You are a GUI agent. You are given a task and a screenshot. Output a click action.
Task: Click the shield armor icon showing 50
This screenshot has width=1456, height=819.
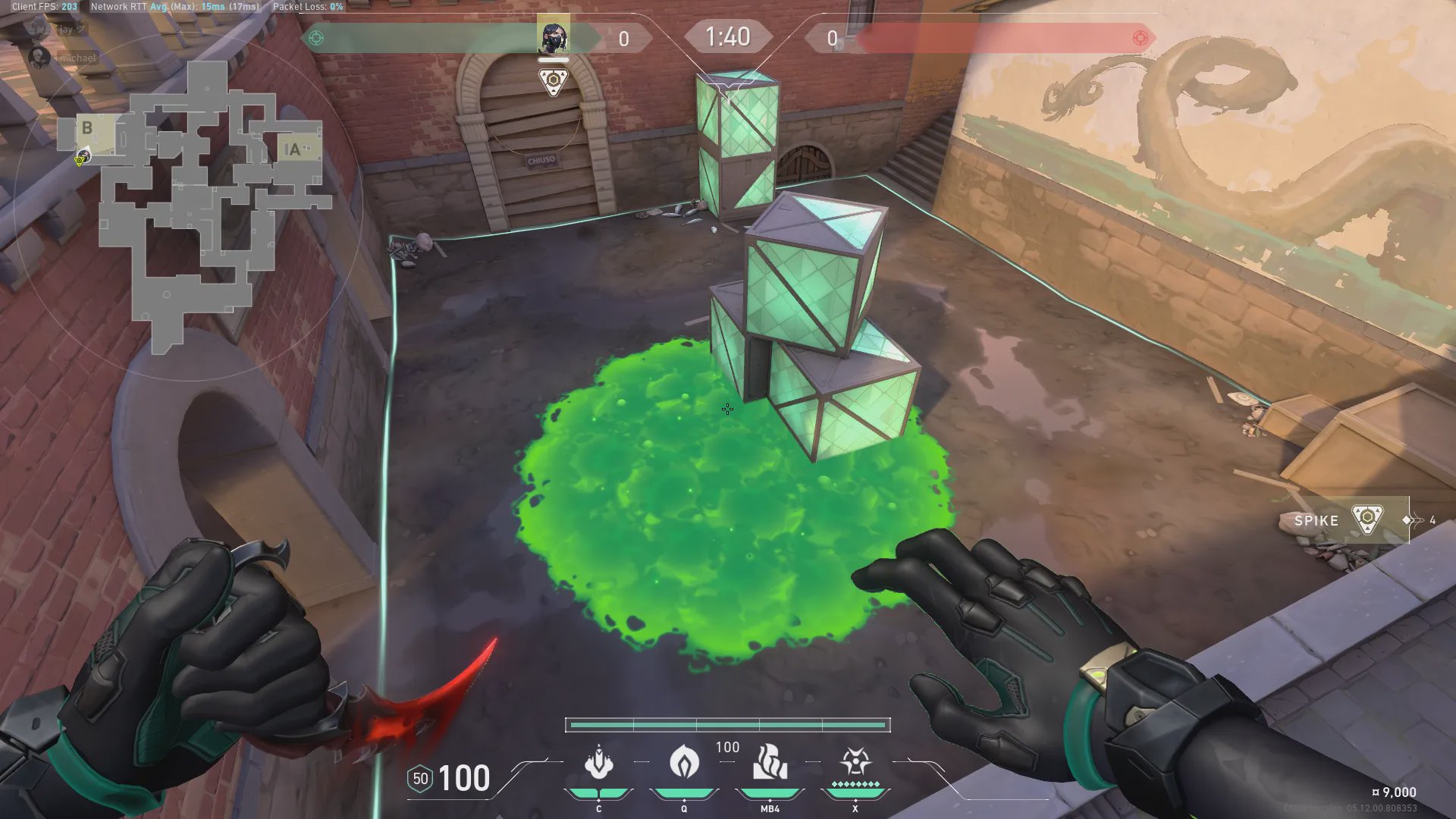click(420, 779)
